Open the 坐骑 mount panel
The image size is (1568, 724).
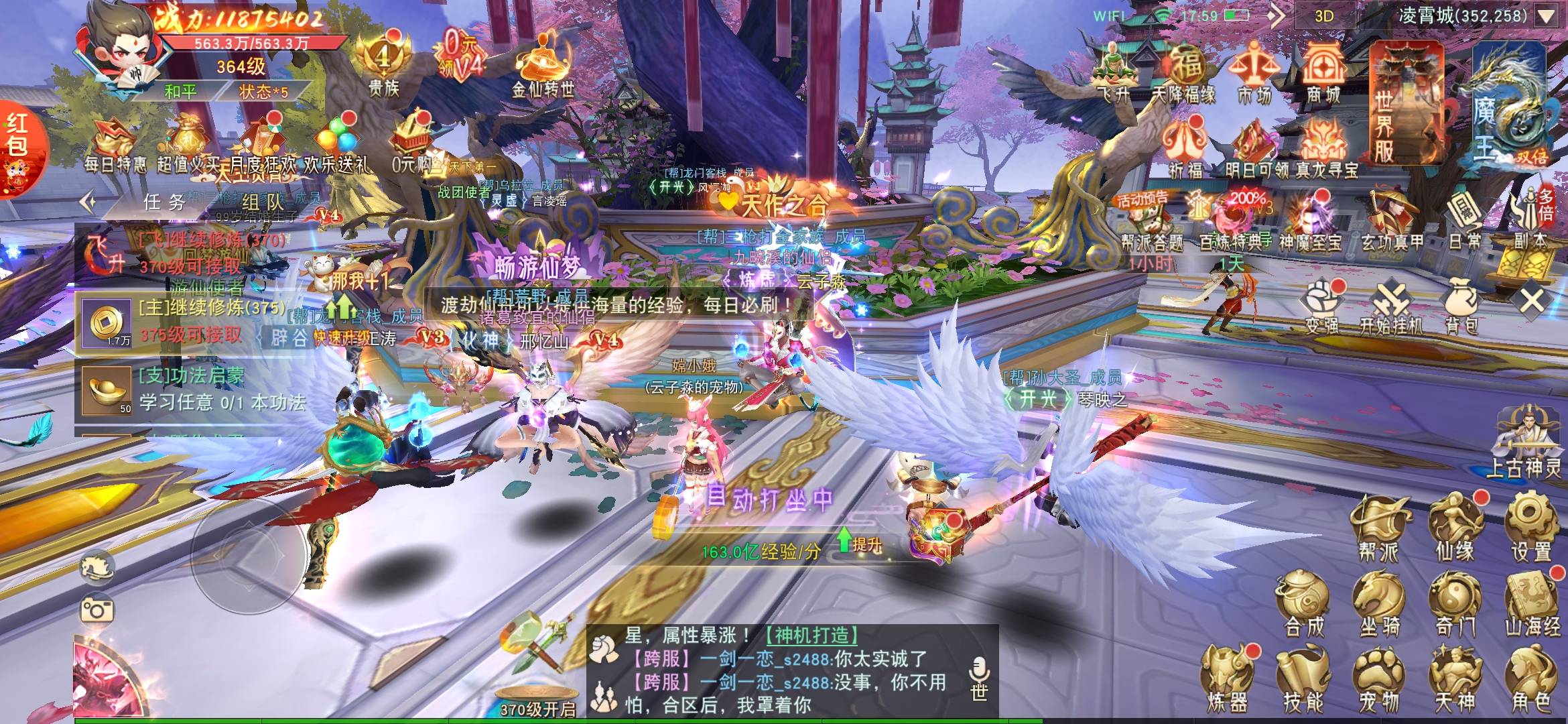[1379, 605]
